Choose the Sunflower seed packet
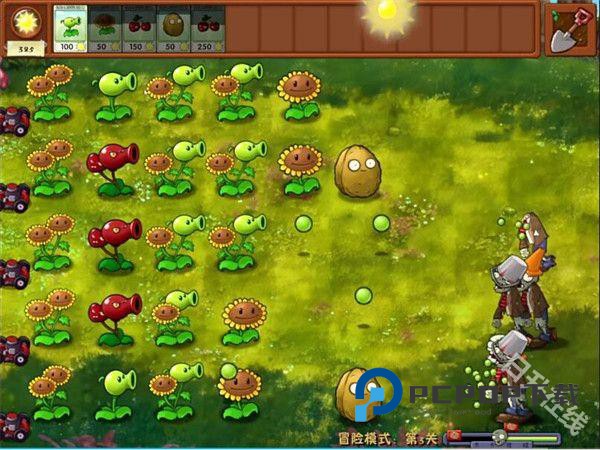 104,30
